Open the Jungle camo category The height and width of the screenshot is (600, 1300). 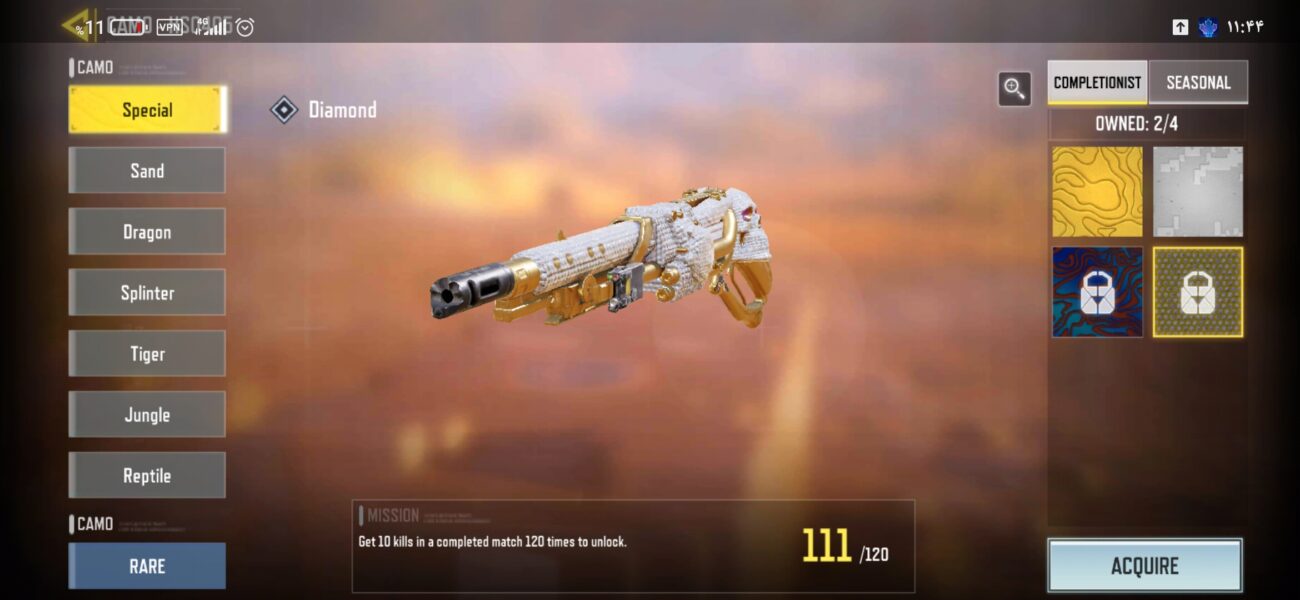click(147, 415)
